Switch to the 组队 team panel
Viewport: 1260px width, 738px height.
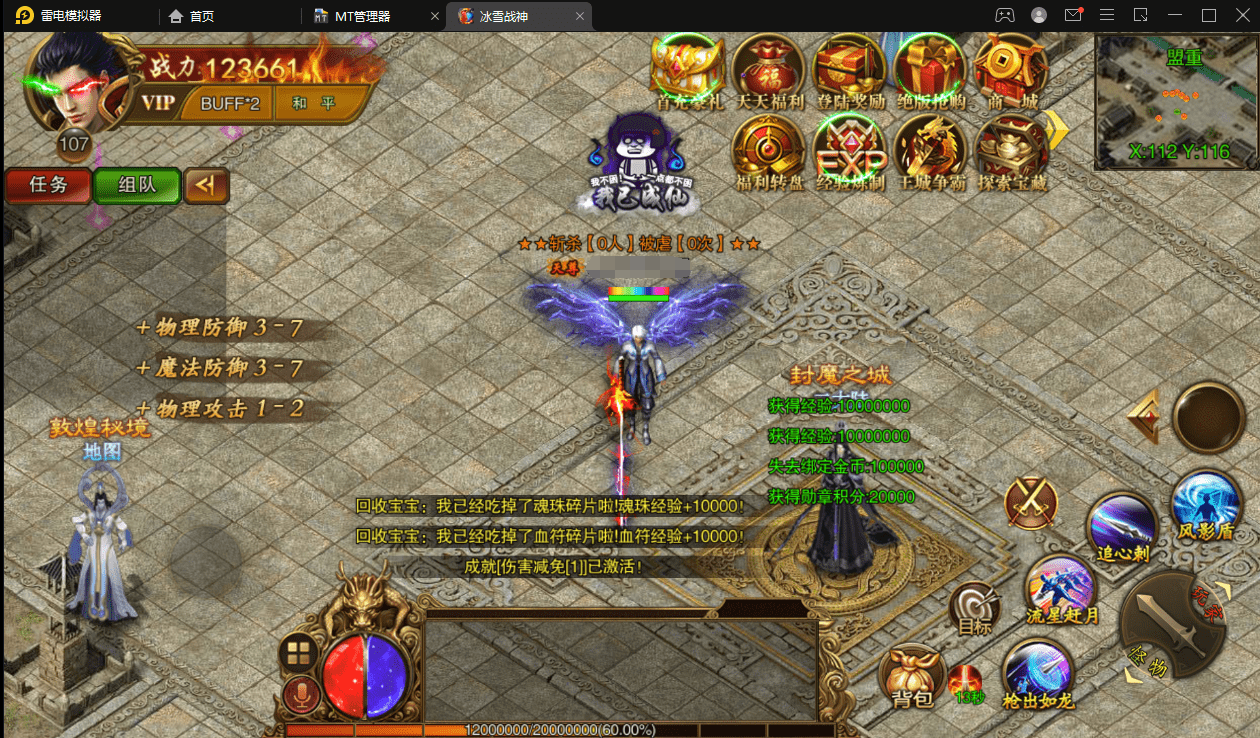(x=136, y=185)
